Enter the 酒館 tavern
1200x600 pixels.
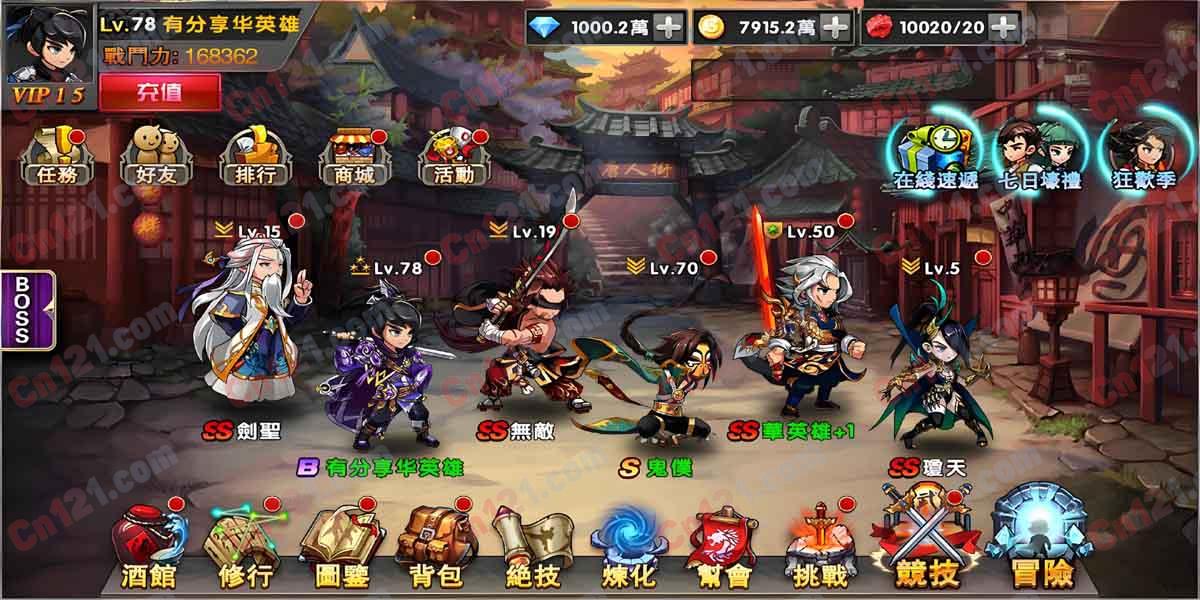point(147,548)
